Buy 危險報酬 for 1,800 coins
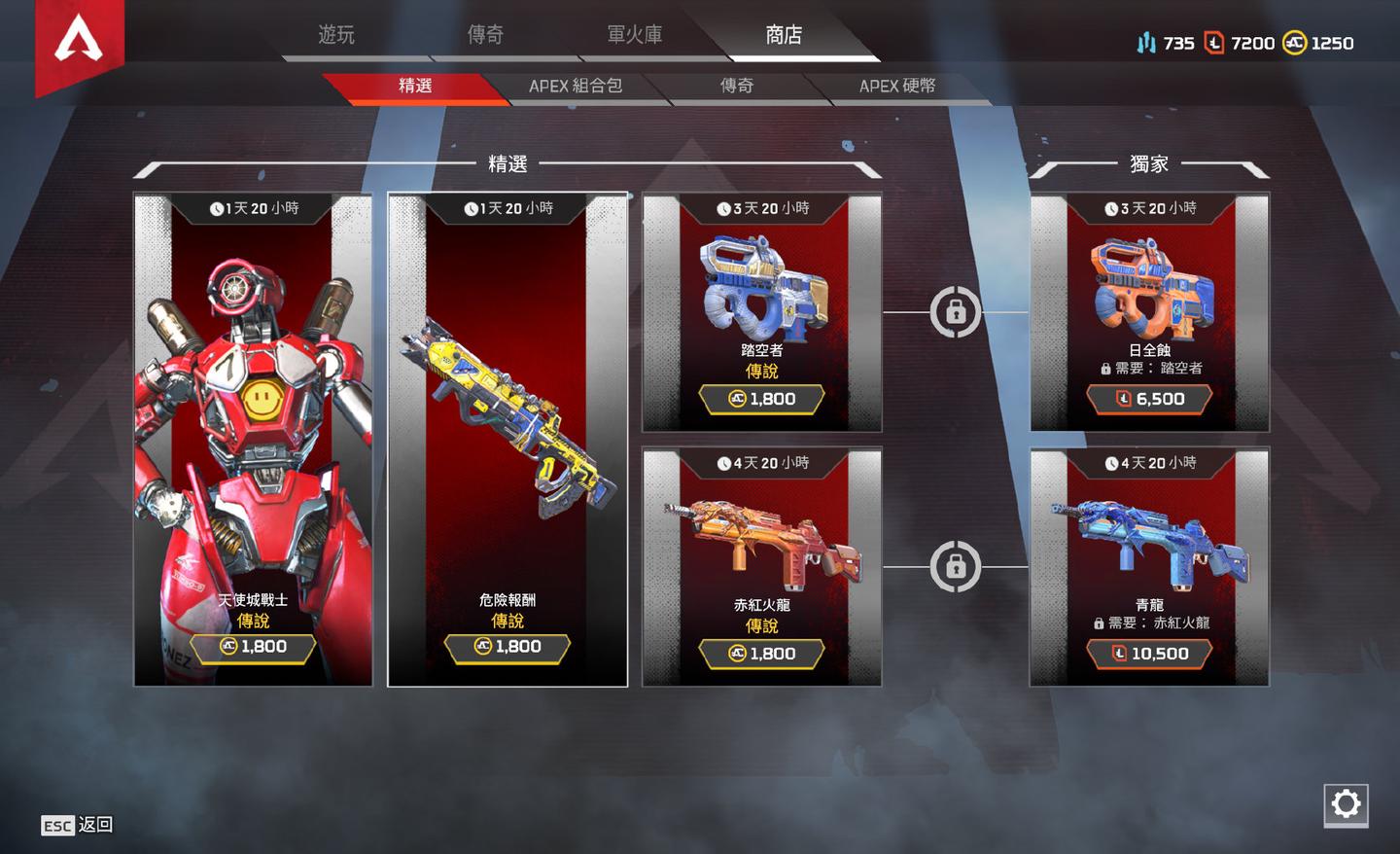1400x854 pixels. tap(507, 645)
